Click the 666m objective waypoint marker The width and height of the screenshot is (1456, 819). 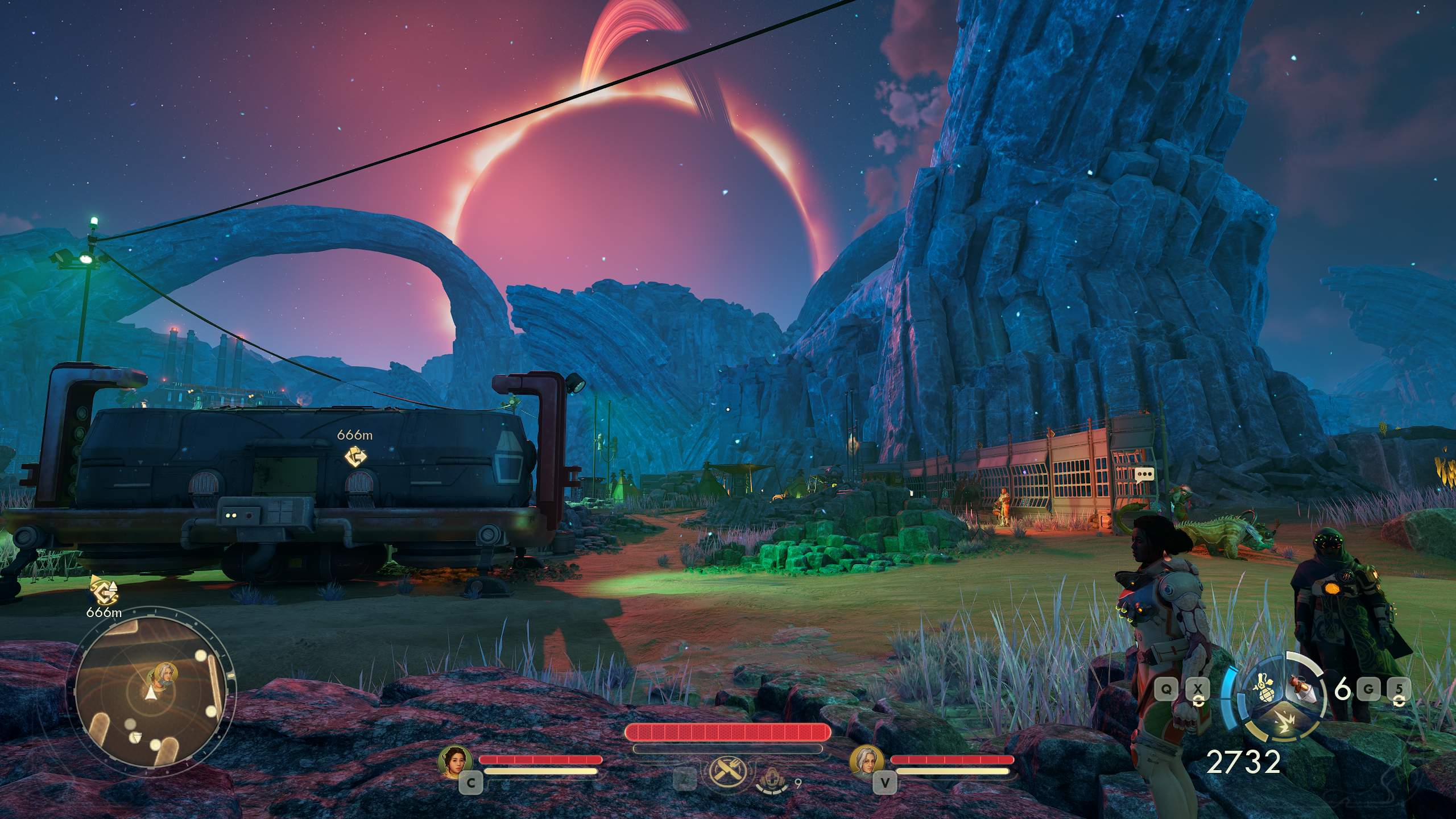355,457
